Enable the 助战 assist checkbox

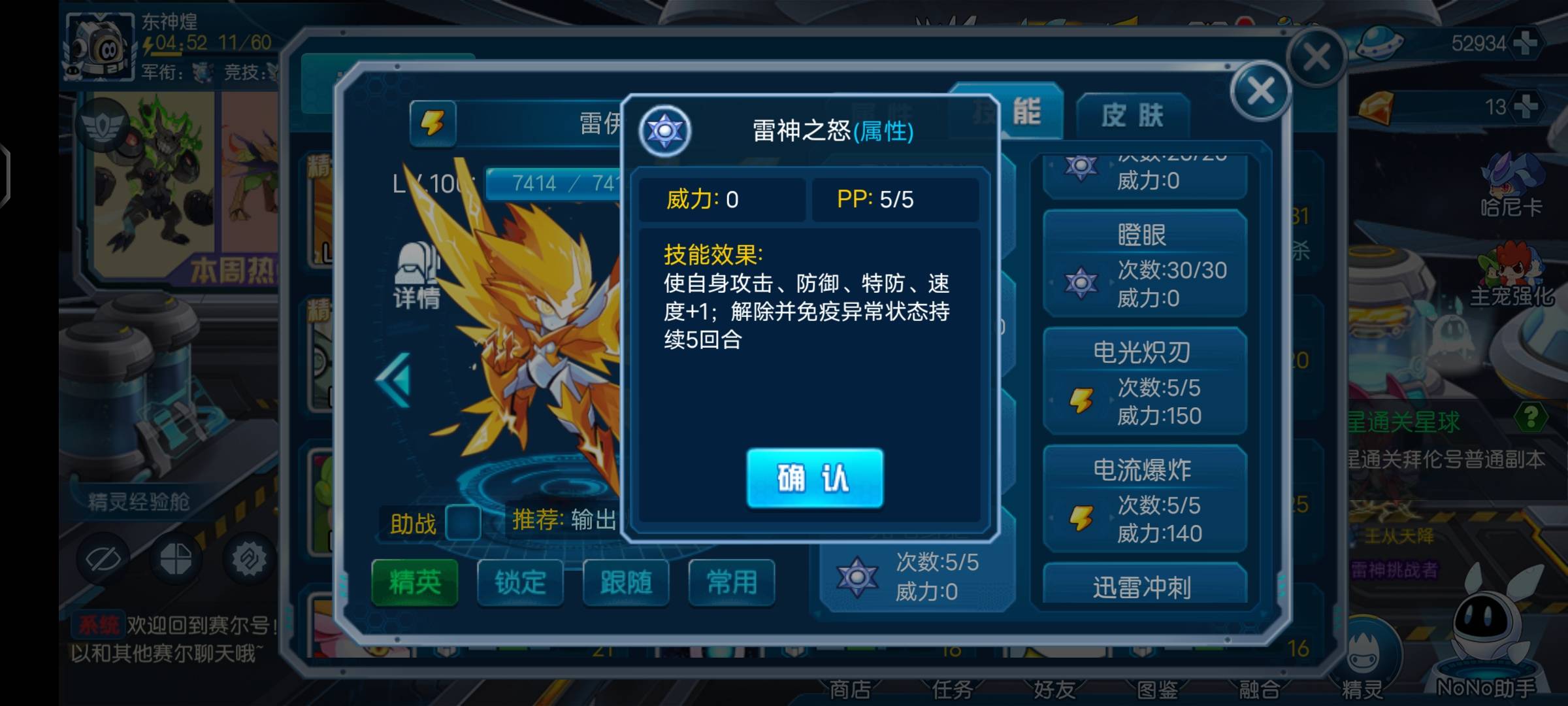point(463,523)
